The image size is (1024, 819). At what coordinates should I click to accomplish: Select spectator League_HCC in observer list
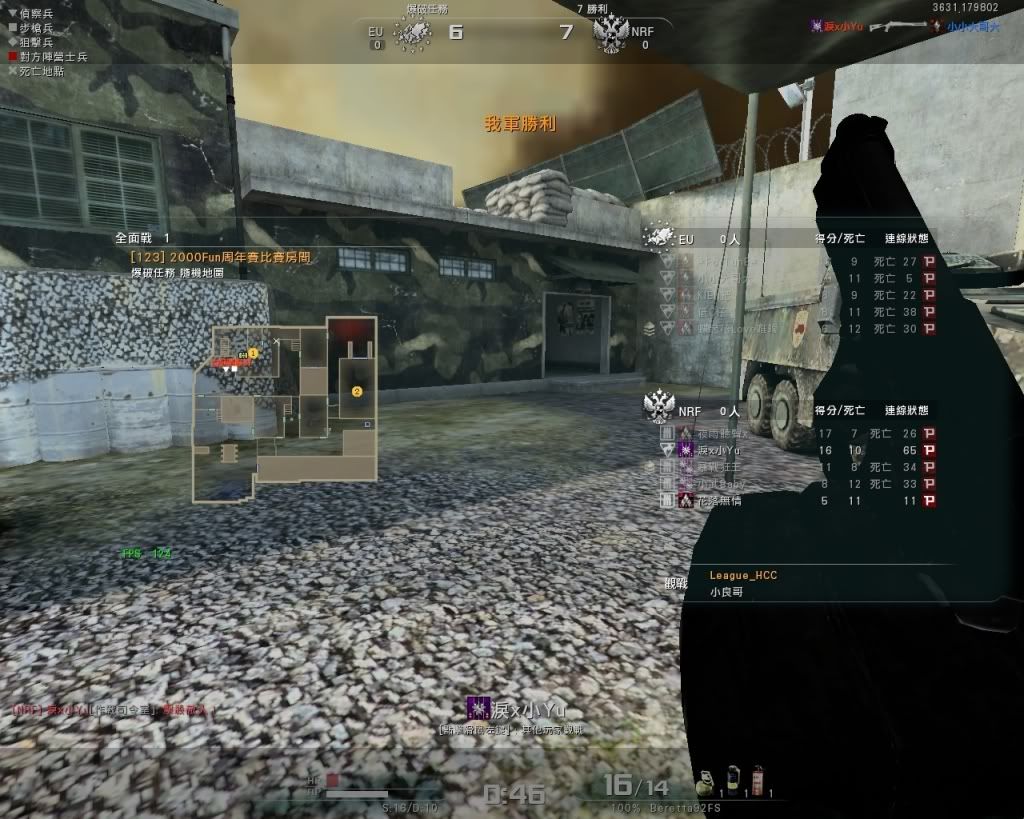(743, 575)
